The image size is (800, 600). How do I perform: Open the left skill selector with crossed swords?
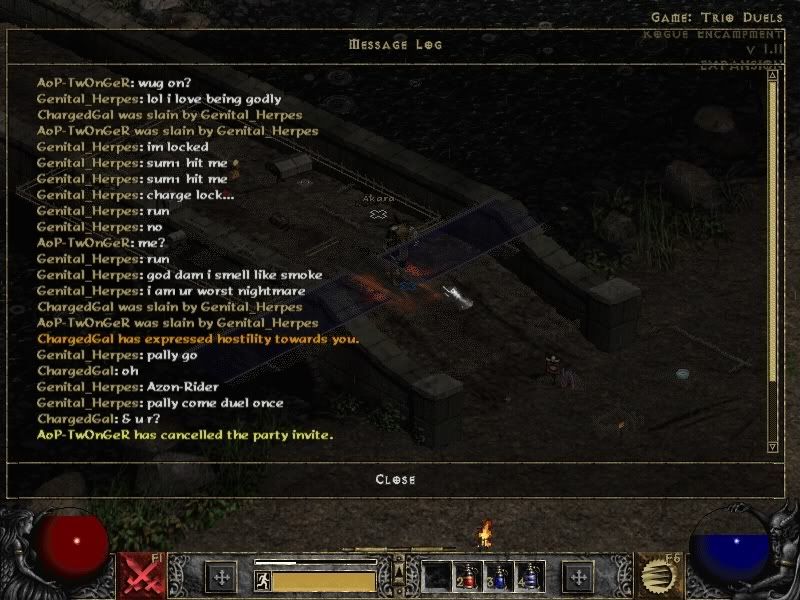click(x=142, y=575)
